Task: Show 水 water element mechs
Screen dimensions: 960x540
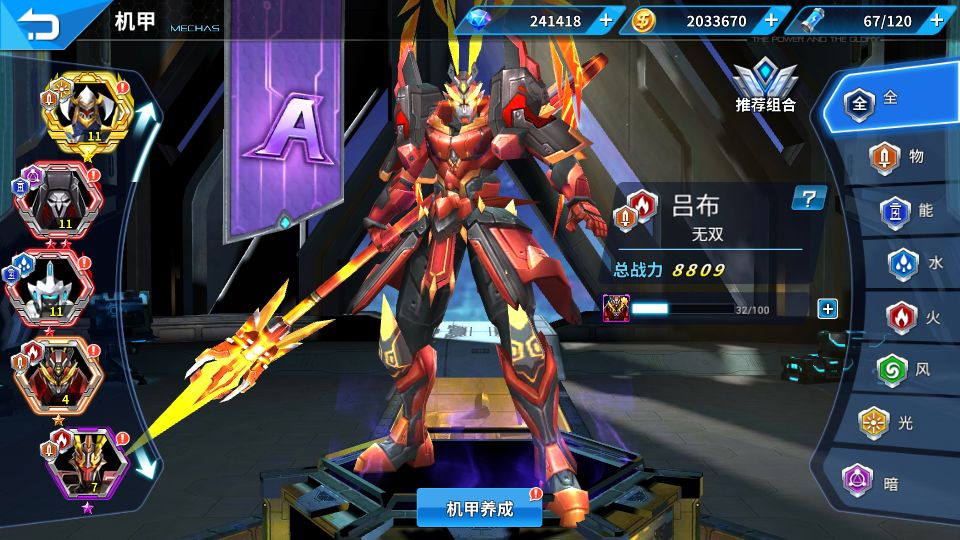Action: coord(915,264)
